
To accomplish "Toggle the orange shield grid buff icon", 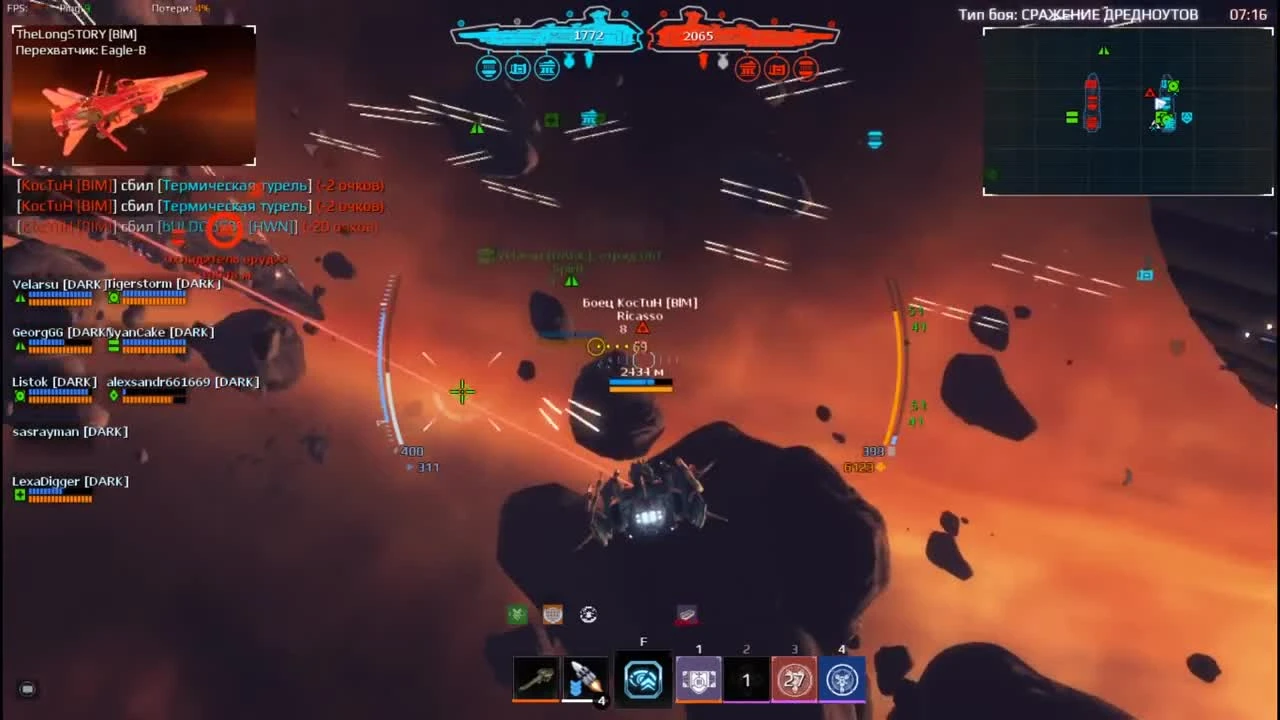I will click(553, 614).
